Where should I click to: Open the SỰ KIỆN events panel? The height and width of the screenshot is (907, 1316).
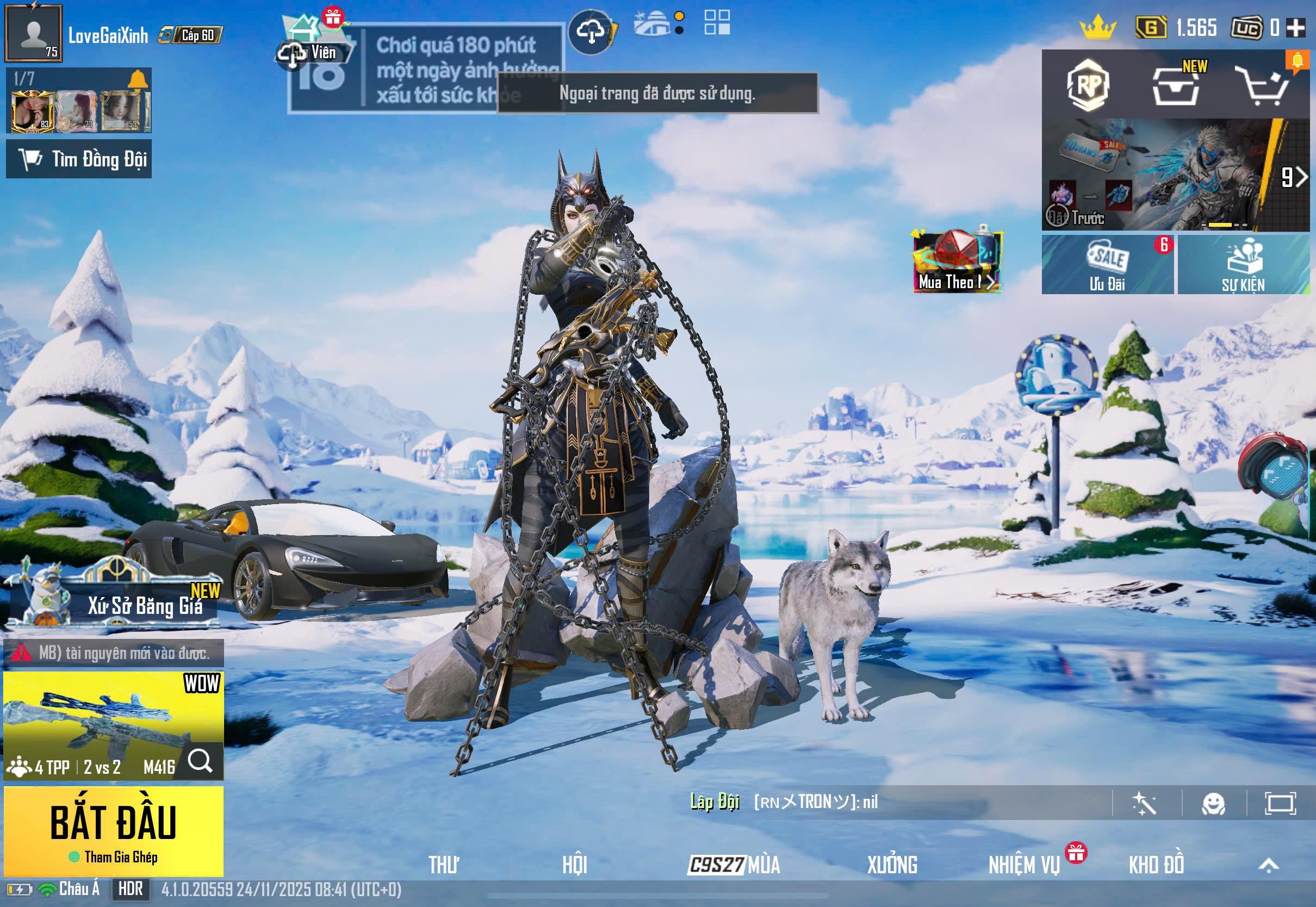click(1243, 265)
